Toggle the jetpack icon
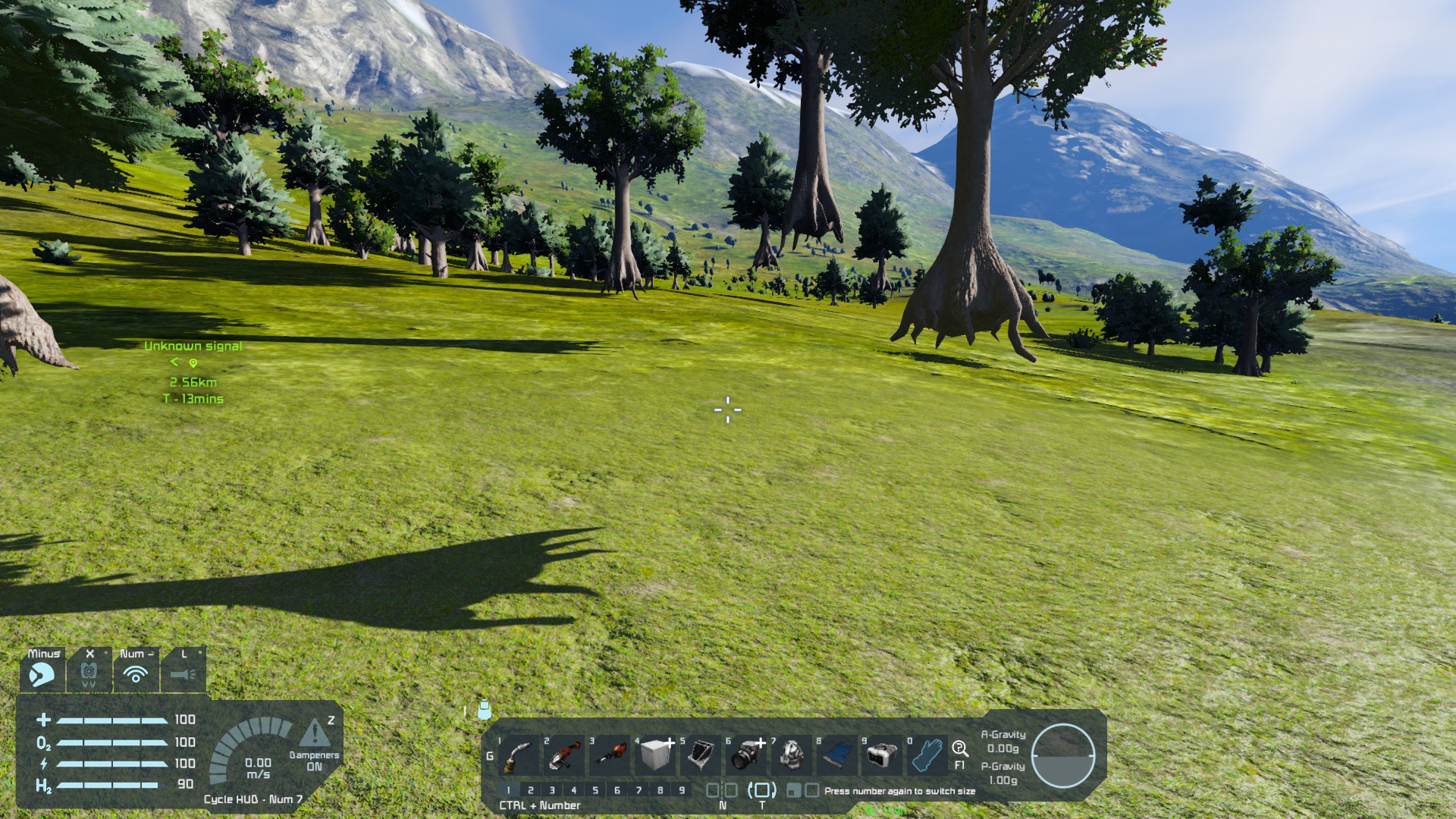 click(89, 673)
